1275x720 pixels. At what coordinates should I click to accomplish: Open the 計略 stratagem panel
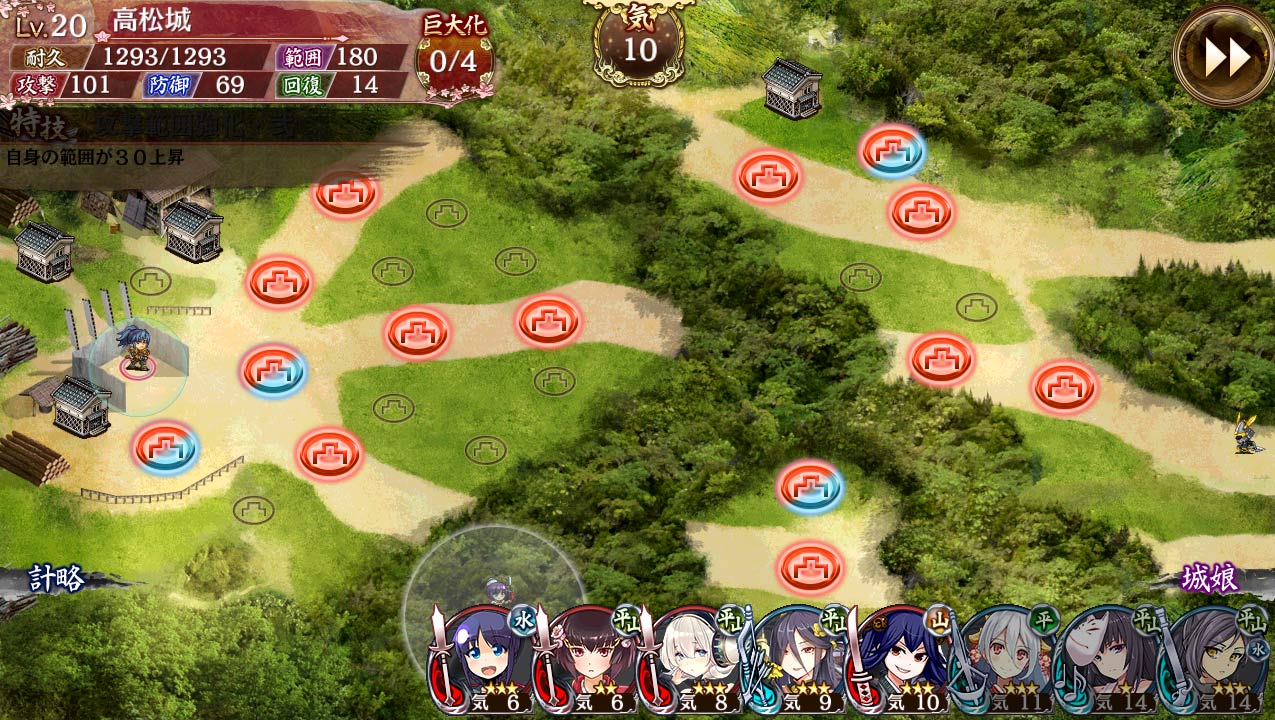click(56, 579)
